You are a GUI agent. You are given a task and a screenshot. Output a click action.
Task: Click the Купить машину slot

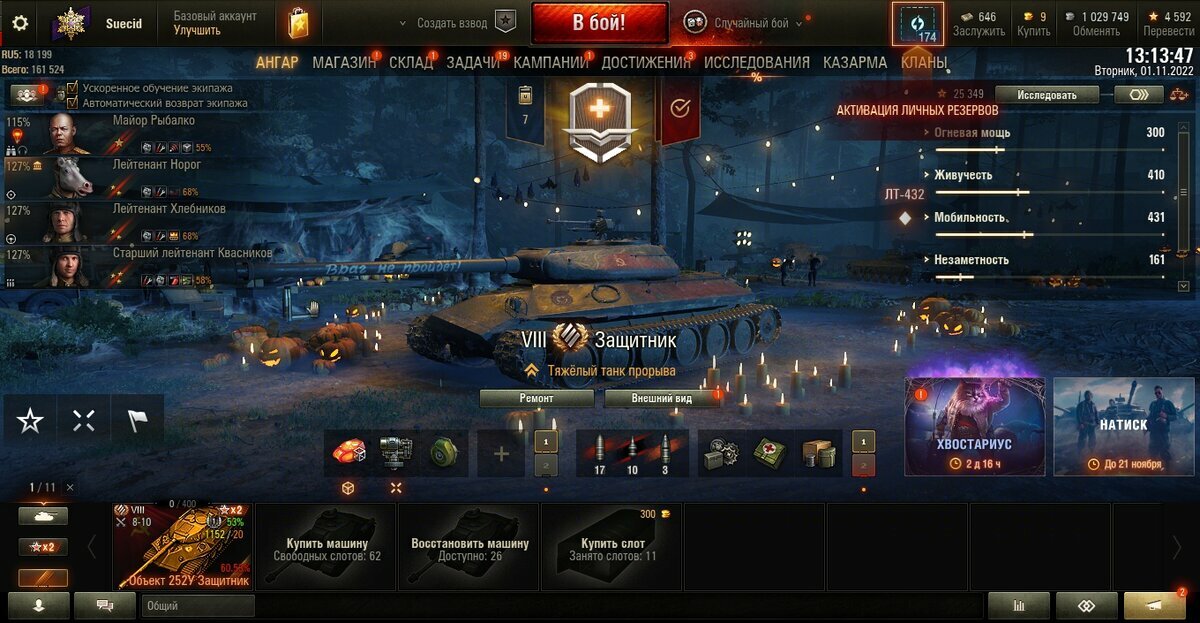[326, 546]
